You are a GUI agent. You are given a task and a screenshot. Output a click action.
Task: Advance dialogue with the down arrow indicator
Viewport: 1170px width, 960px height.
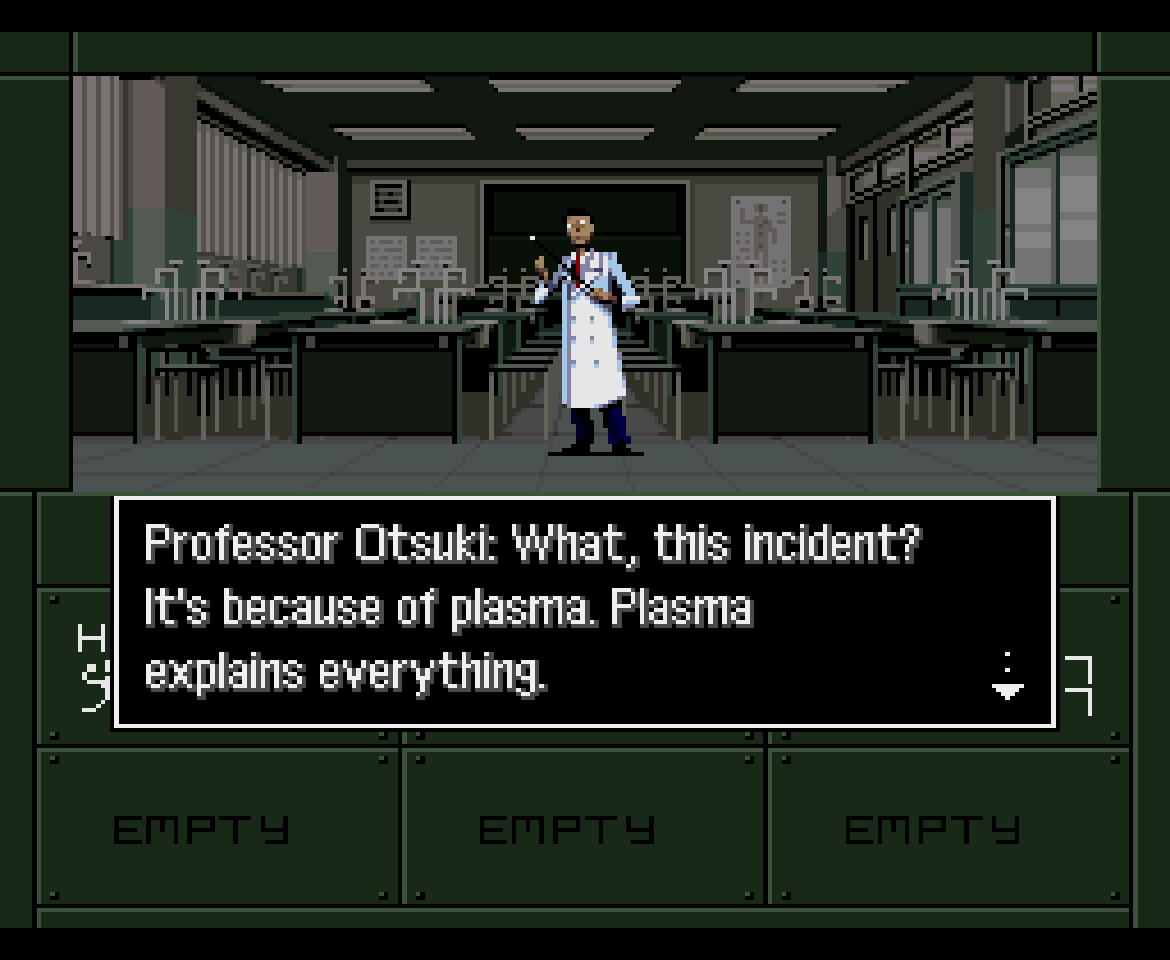pos(1007,683)
